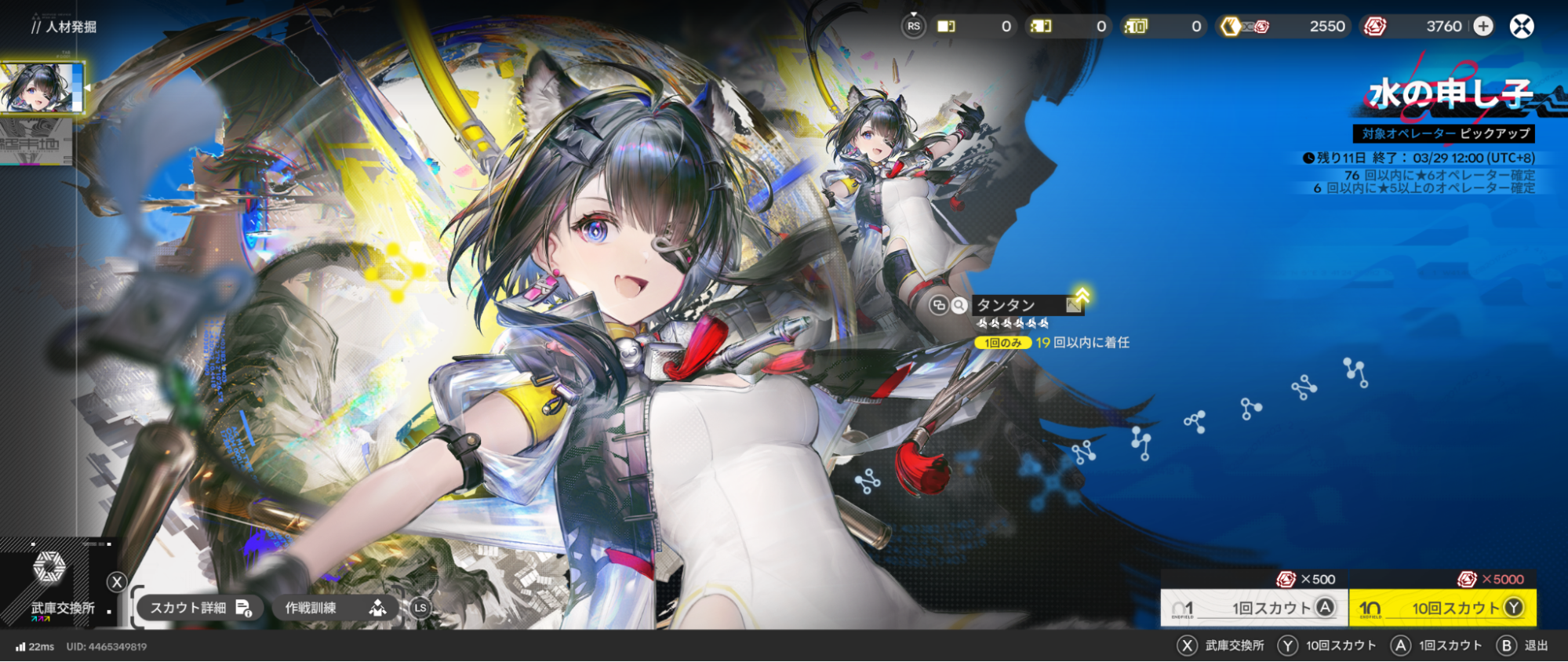The image size is (1568, 662).
Task: Click the plus icon to add currency
Action: 1483,26
